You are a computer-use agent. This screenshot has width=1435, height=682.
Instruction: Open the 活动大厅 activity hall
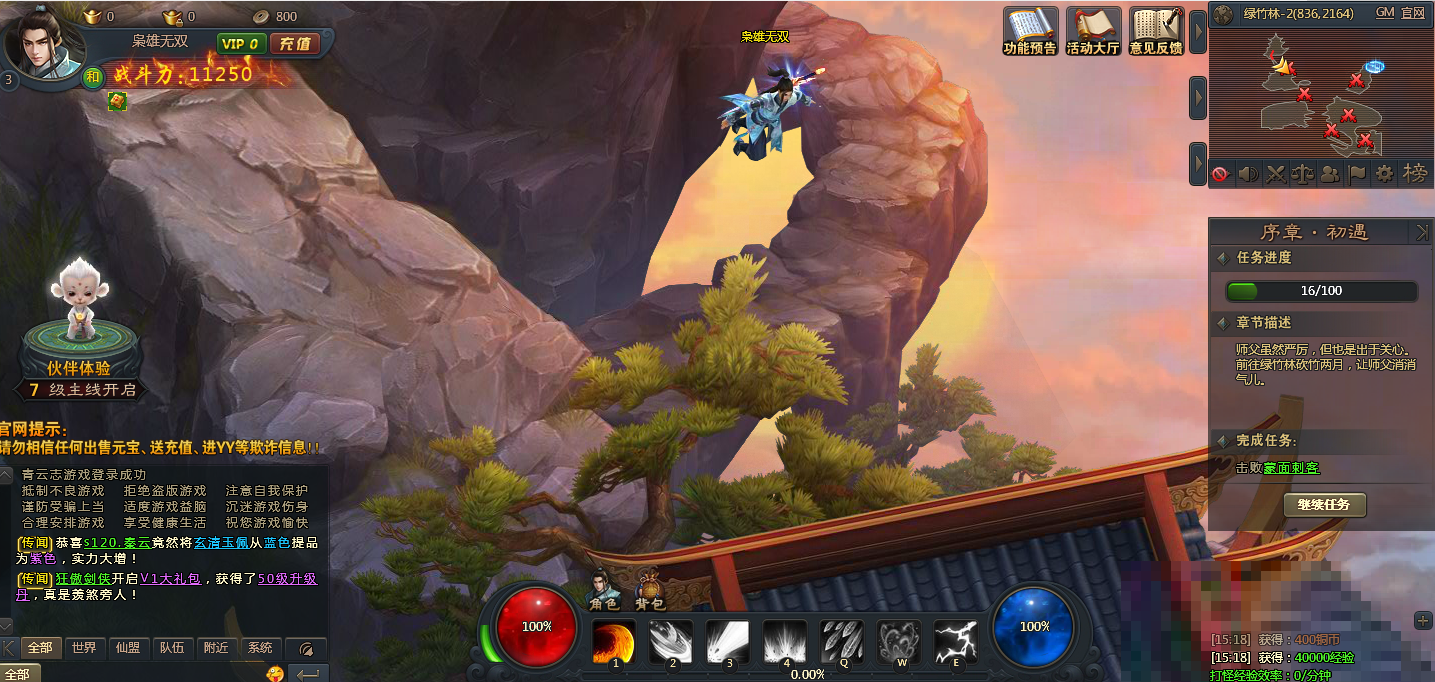click(x=1093, y=31)
